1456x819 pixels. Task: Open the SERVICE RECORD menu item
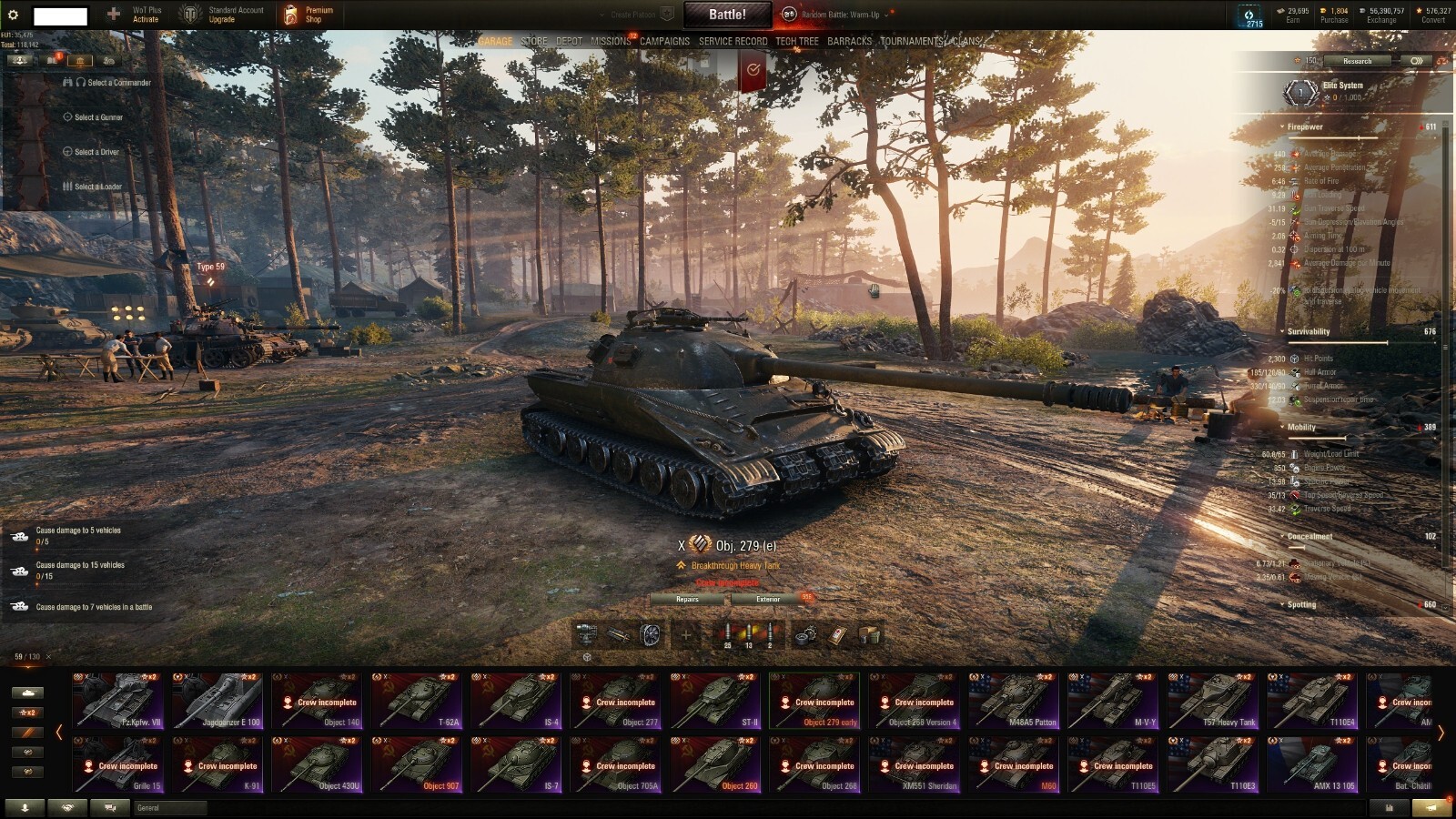tap(733, 41)
